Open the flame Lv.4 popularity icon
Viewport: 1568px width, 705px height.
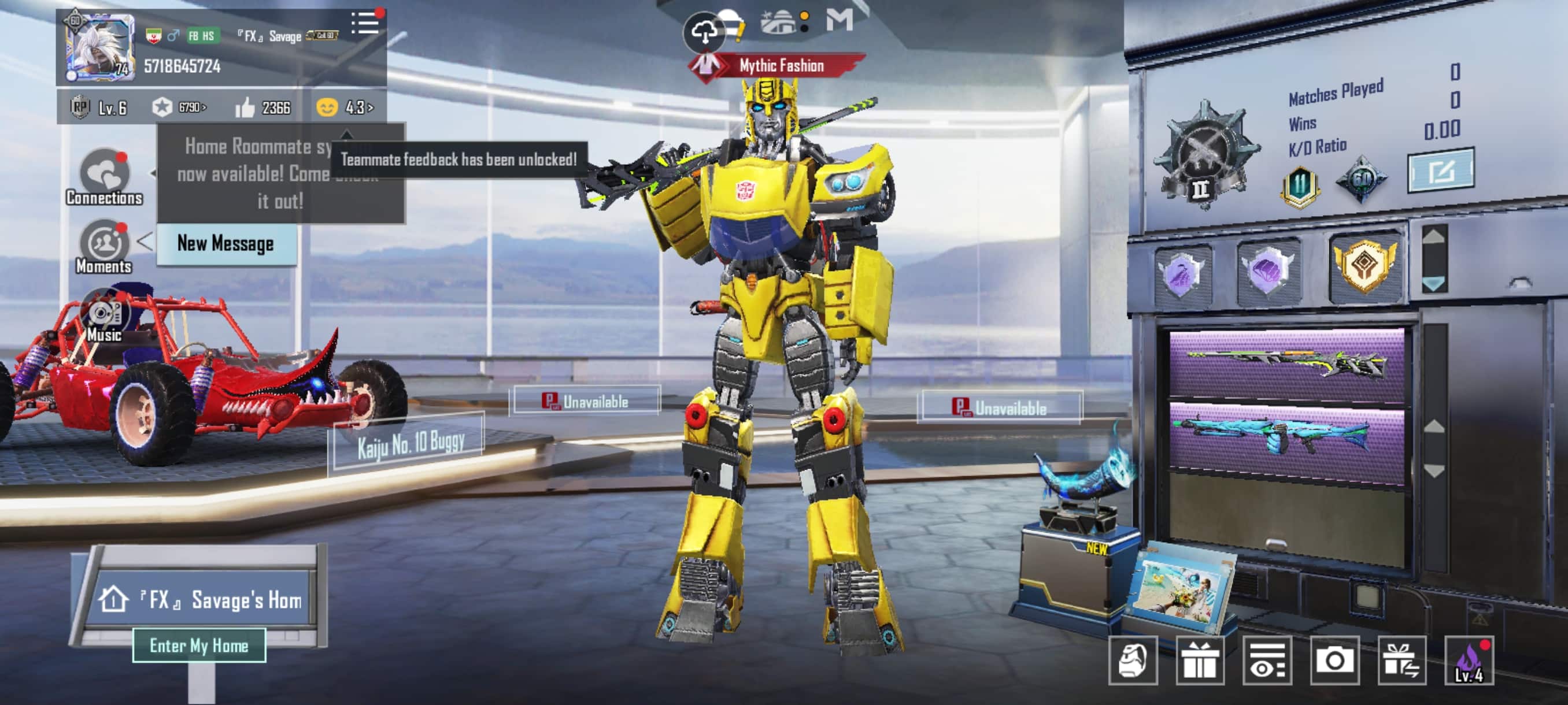[x=1468, y=660]
